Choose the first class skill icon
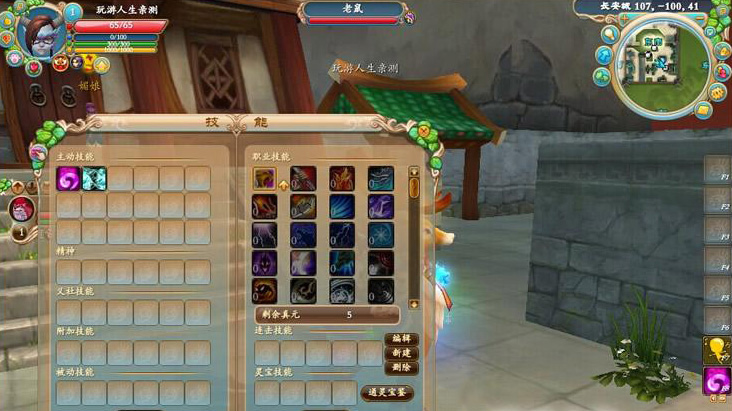 264,179
